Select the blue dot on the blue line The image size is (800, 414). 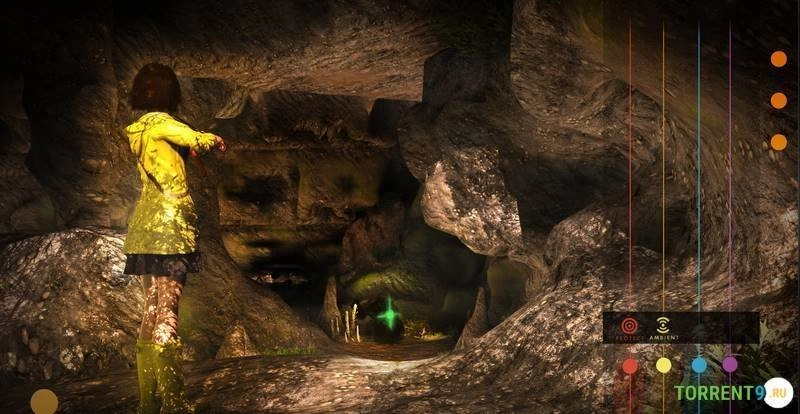(x=699, y=365)
